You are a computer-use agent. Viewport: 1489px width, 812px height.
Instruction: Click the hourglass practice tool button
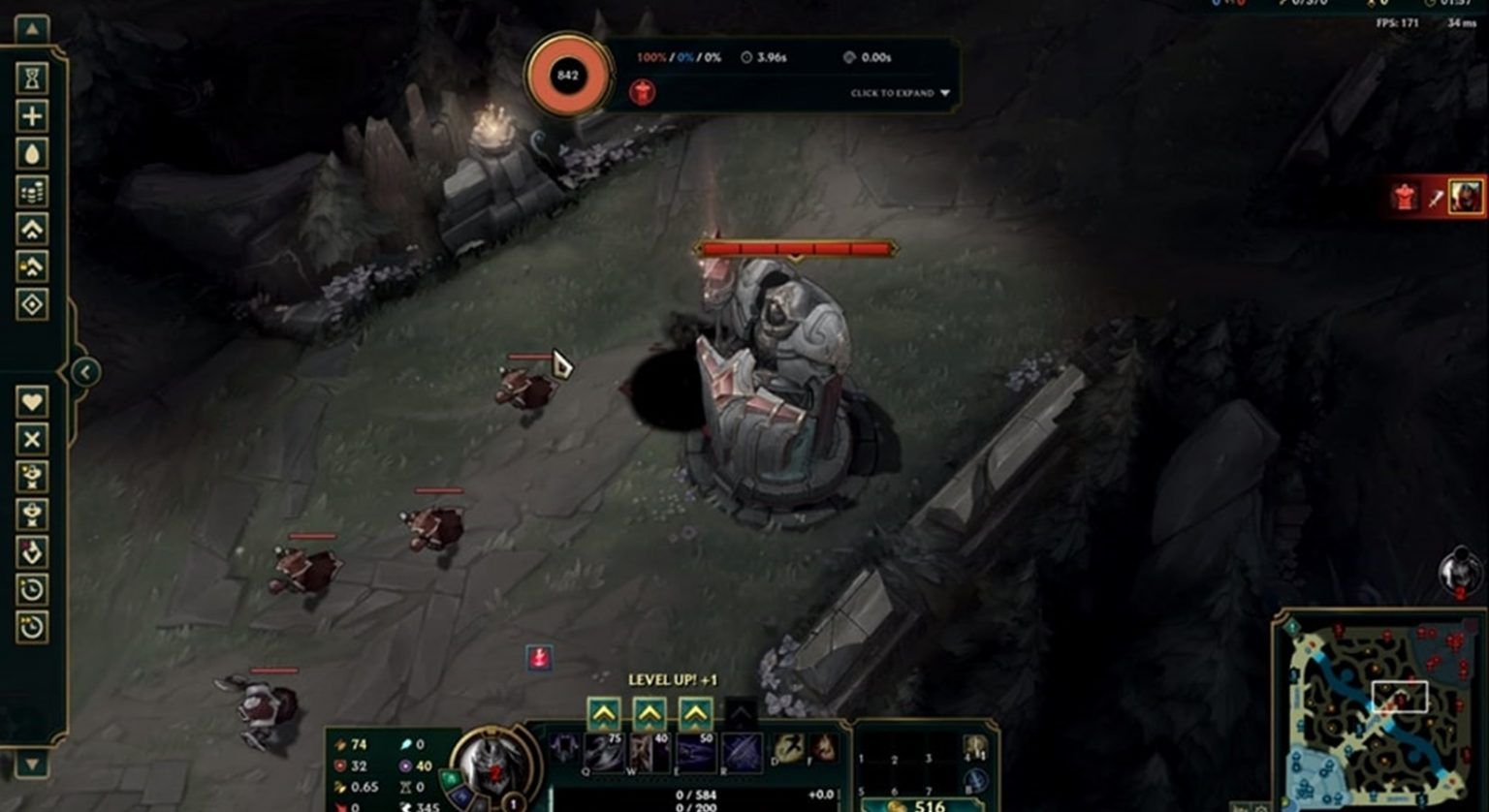32,78
